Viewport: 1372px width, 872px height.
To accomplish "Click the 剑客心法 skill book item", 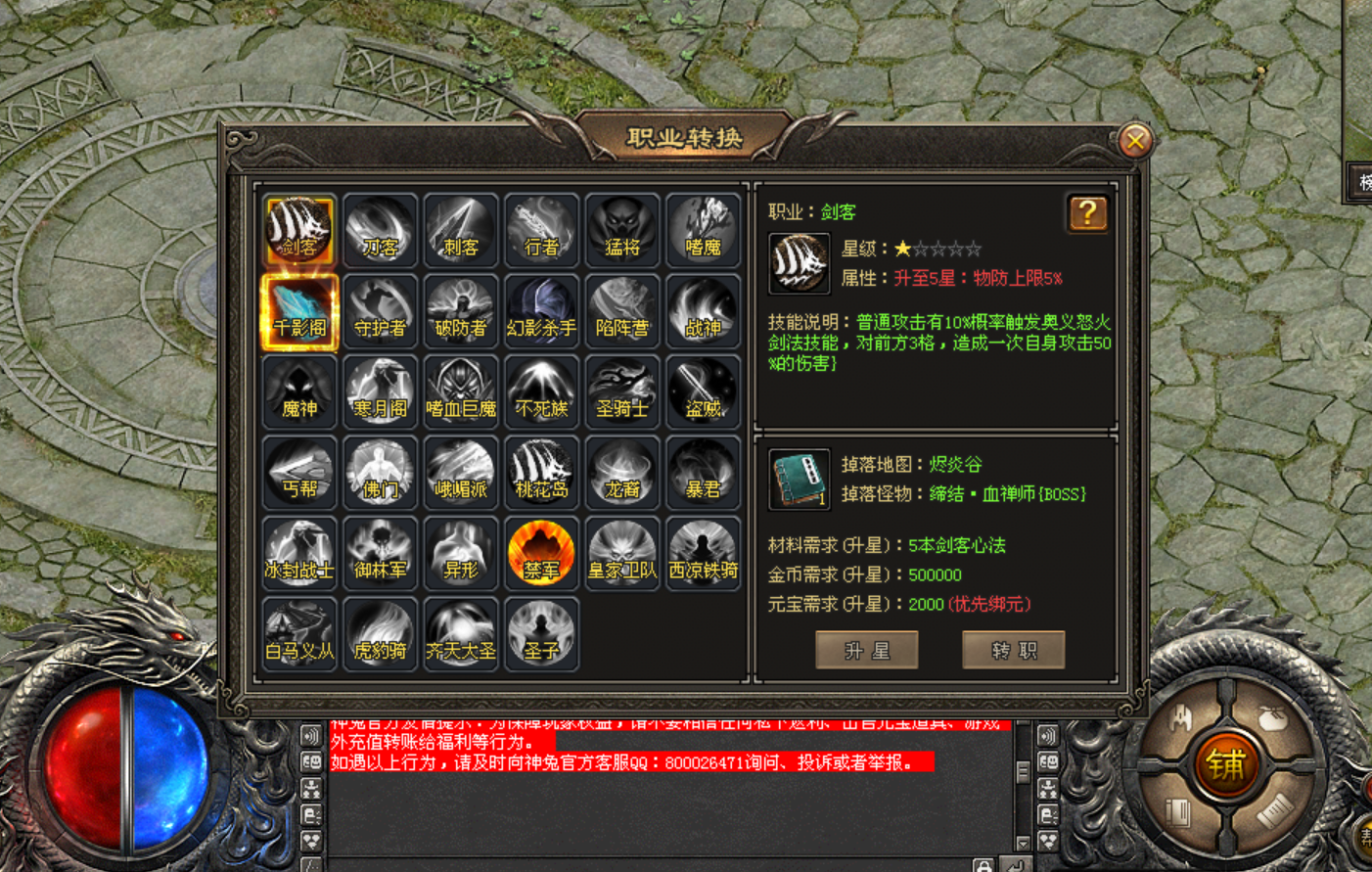I will 799,480.
